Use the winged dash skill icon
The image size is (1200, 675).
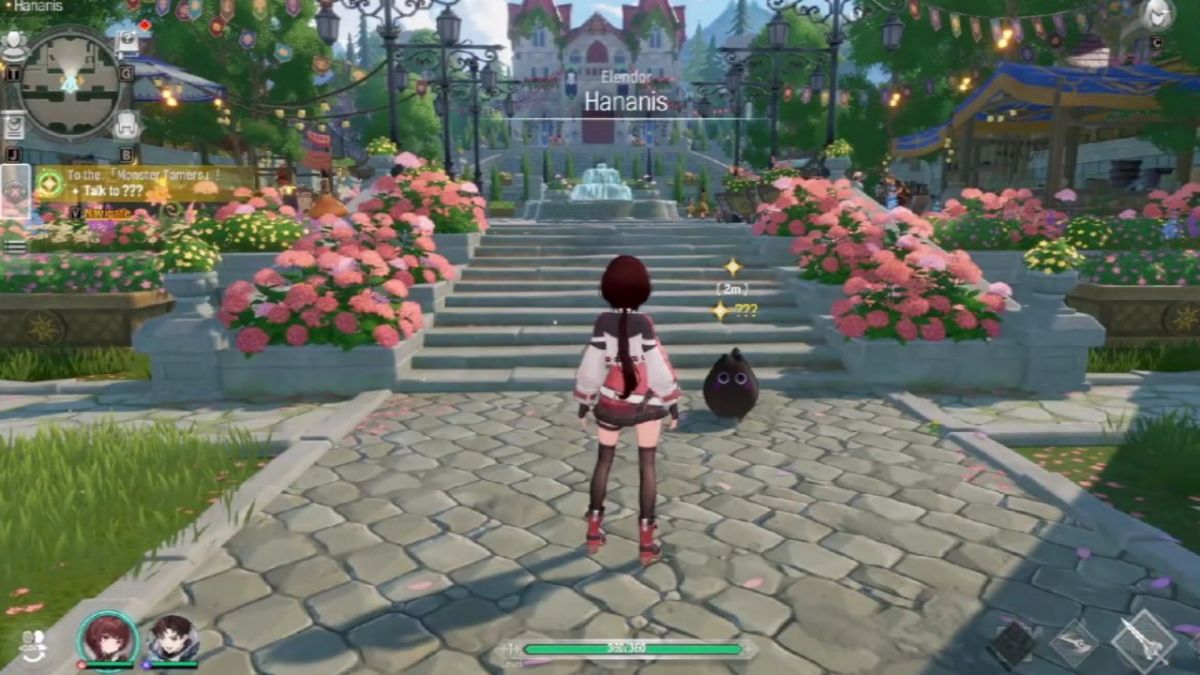tap(1074, 641)
